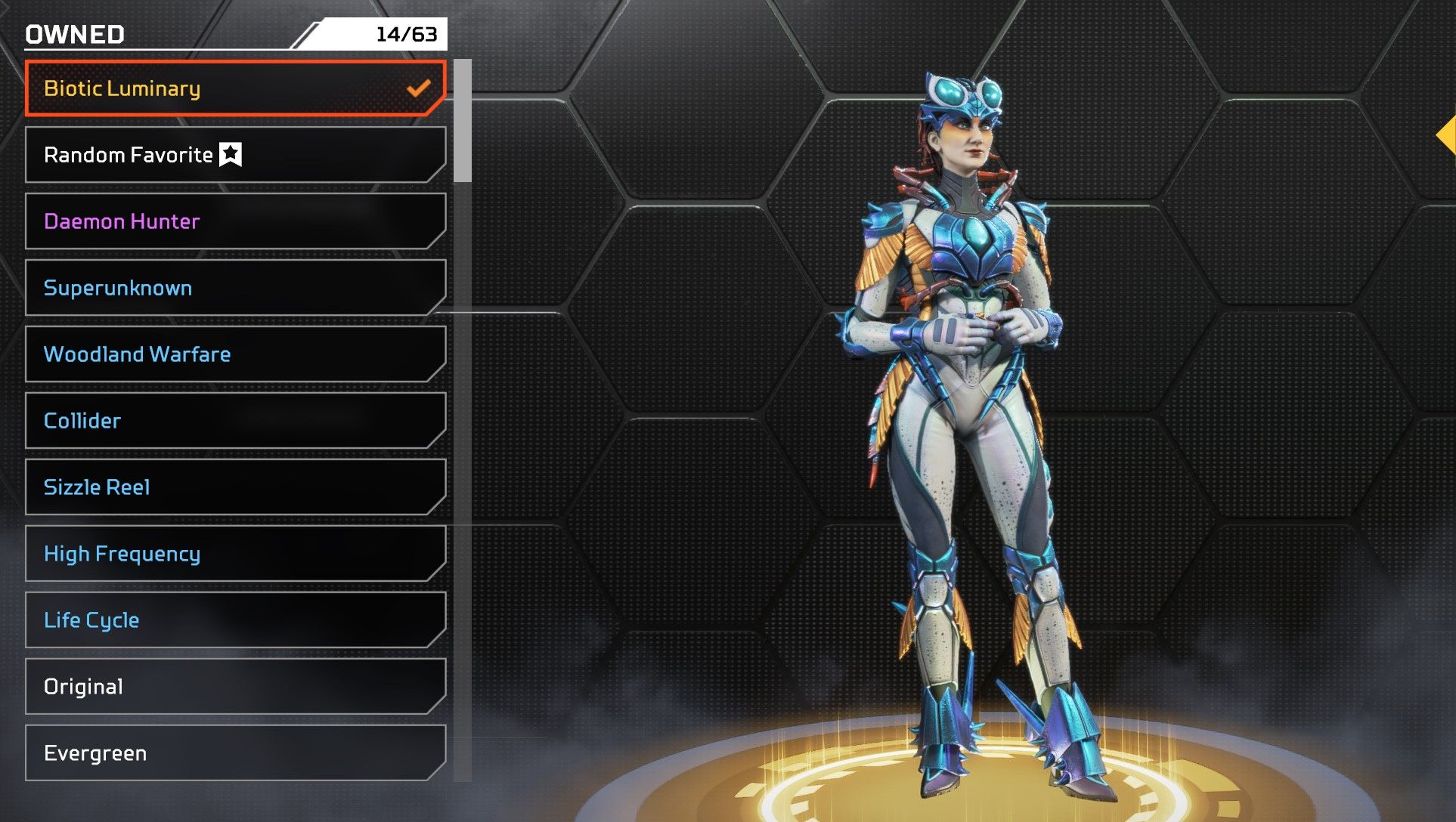The image size is (1456, 822).
Task: Pick the Superunknown skin entry
Action: (x=234, y=288)
